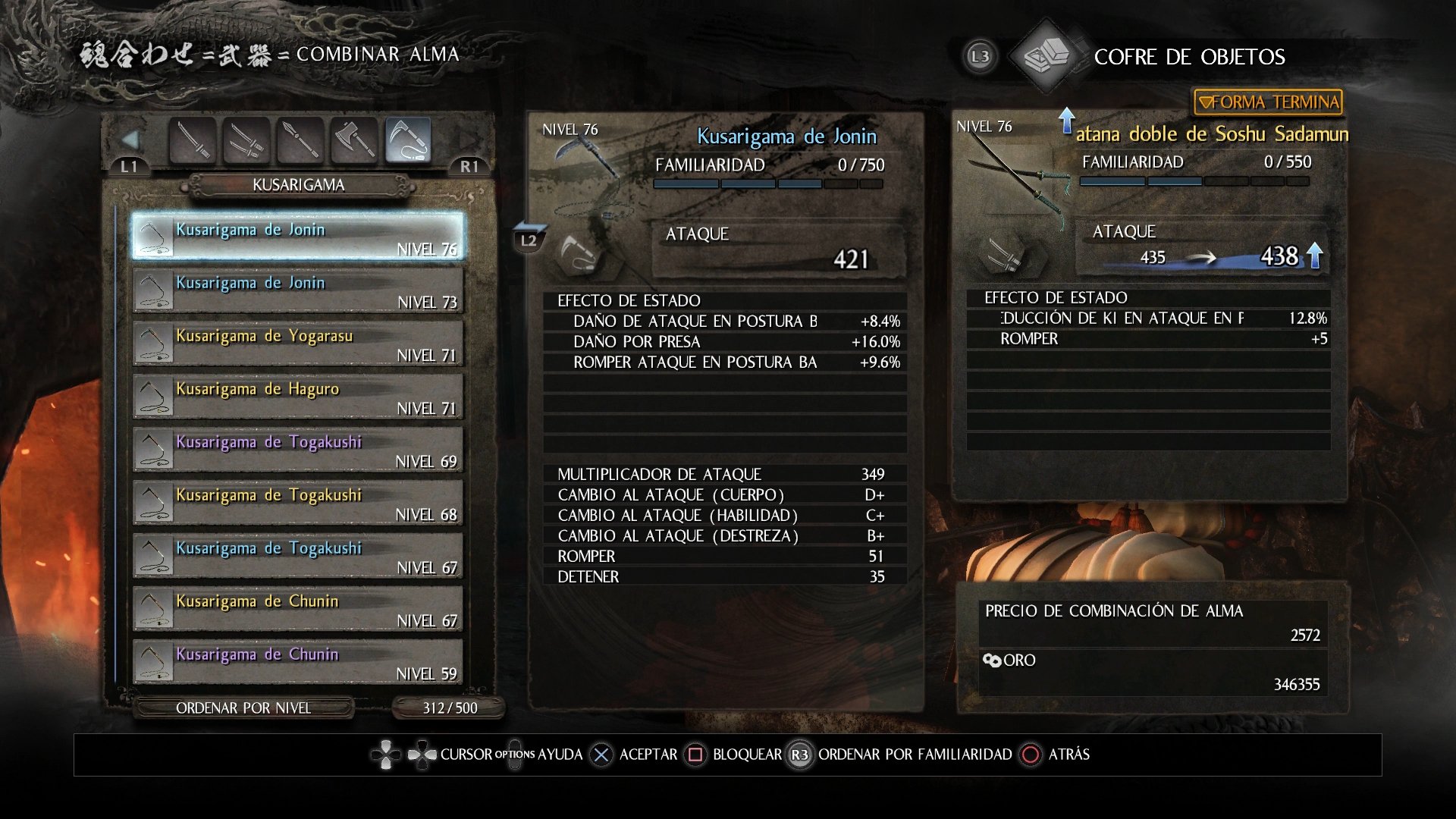
Task: Click the right arrow beside weapon tabs
Action: tap(468, 140)
